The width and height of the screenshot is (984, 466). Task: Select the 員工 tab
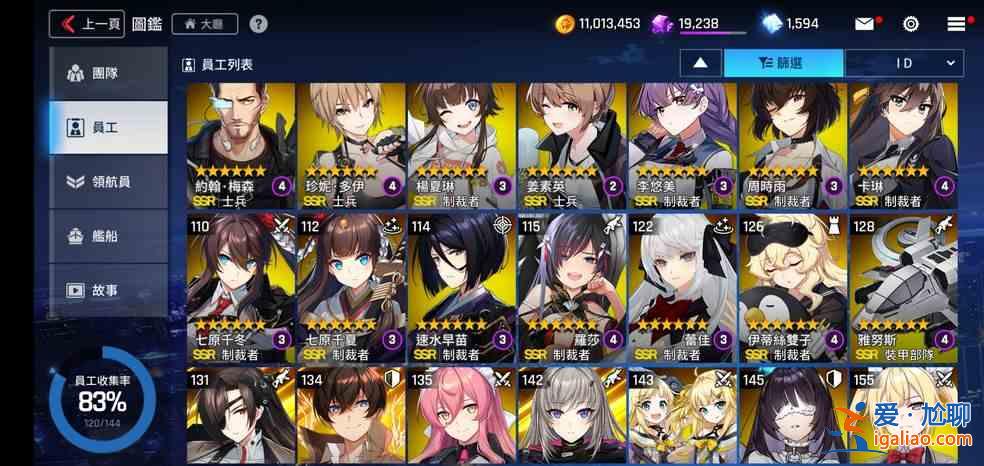pyautogui.click(x=108, y=127)
